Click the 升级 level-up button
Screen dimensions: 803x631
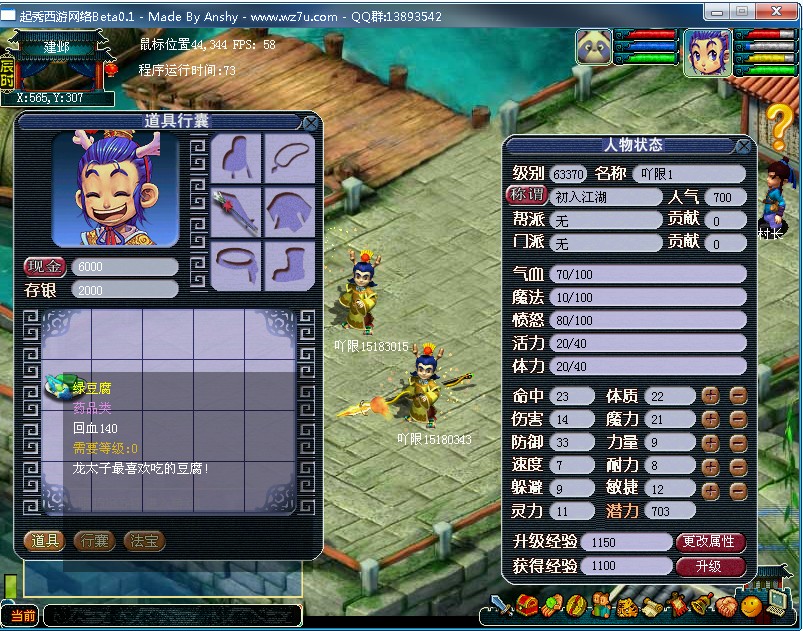[710, 566]
